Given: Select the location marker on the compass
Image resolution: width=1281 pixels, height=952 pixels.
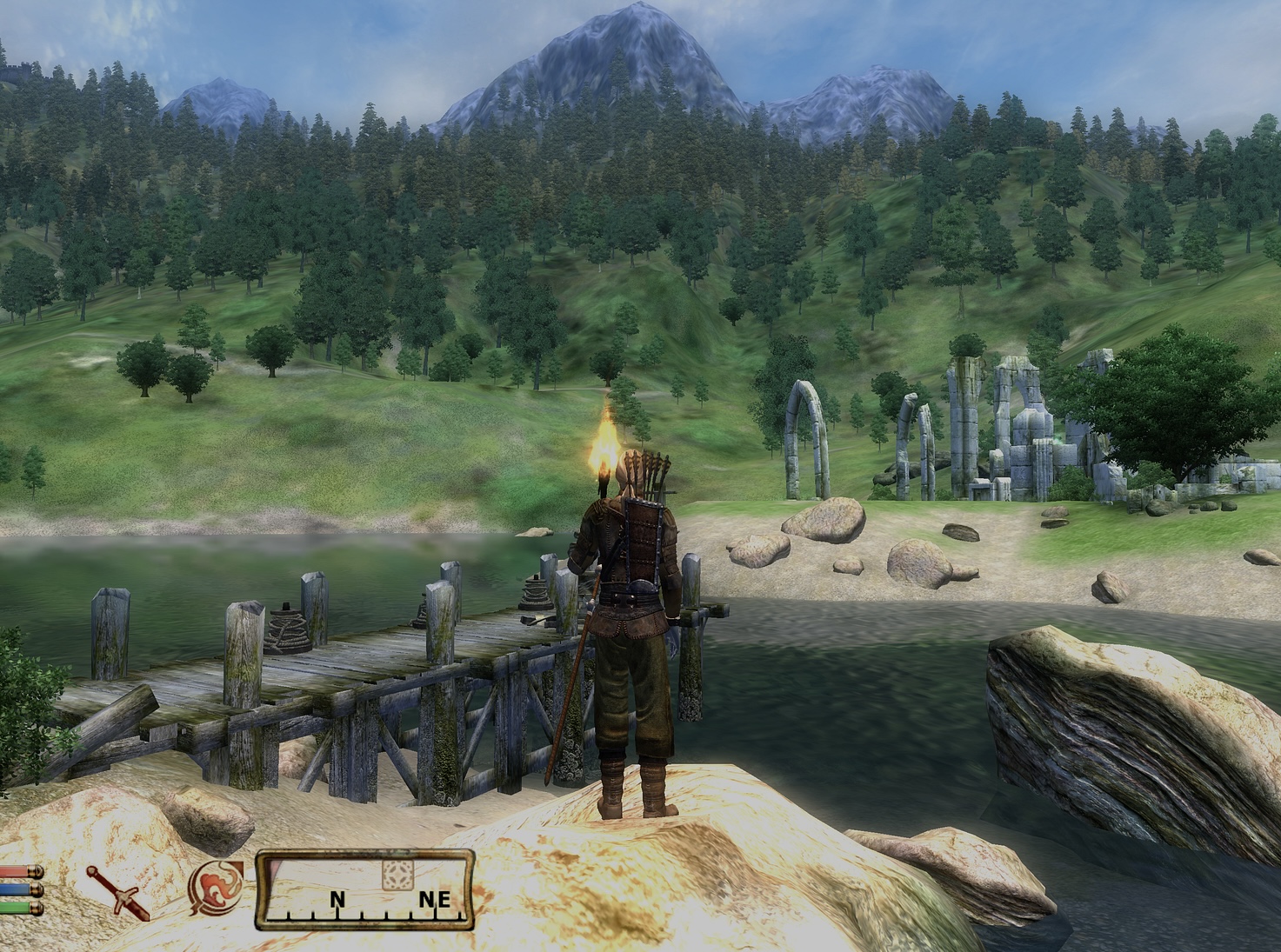Looking at the screenshot, I should [x=398, y=875].
